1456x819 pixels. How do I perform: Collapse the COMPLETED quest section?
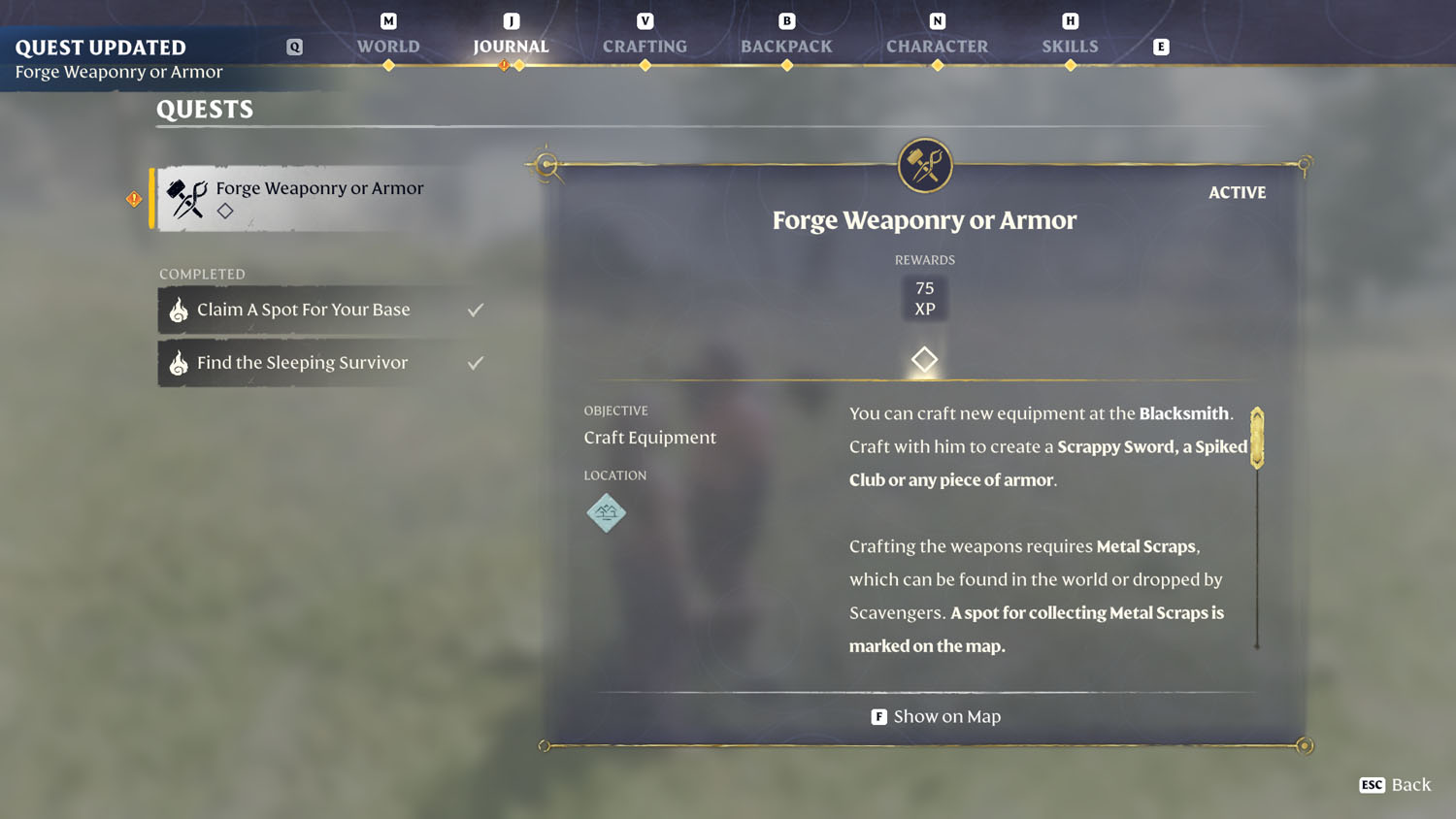(x=202, y=274)
